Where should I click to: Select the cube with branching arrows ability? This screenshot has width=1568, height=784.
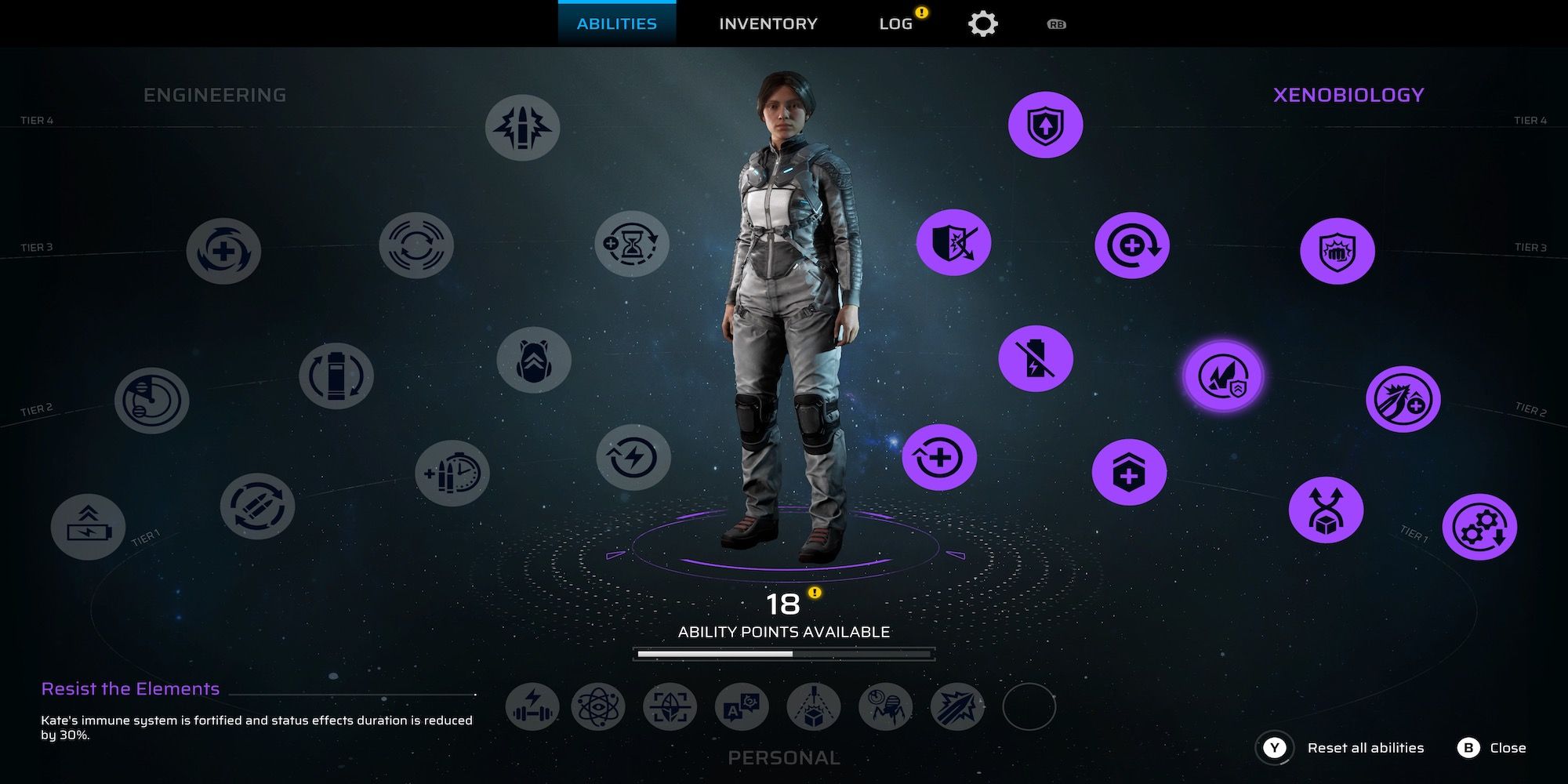(1325, 508)
